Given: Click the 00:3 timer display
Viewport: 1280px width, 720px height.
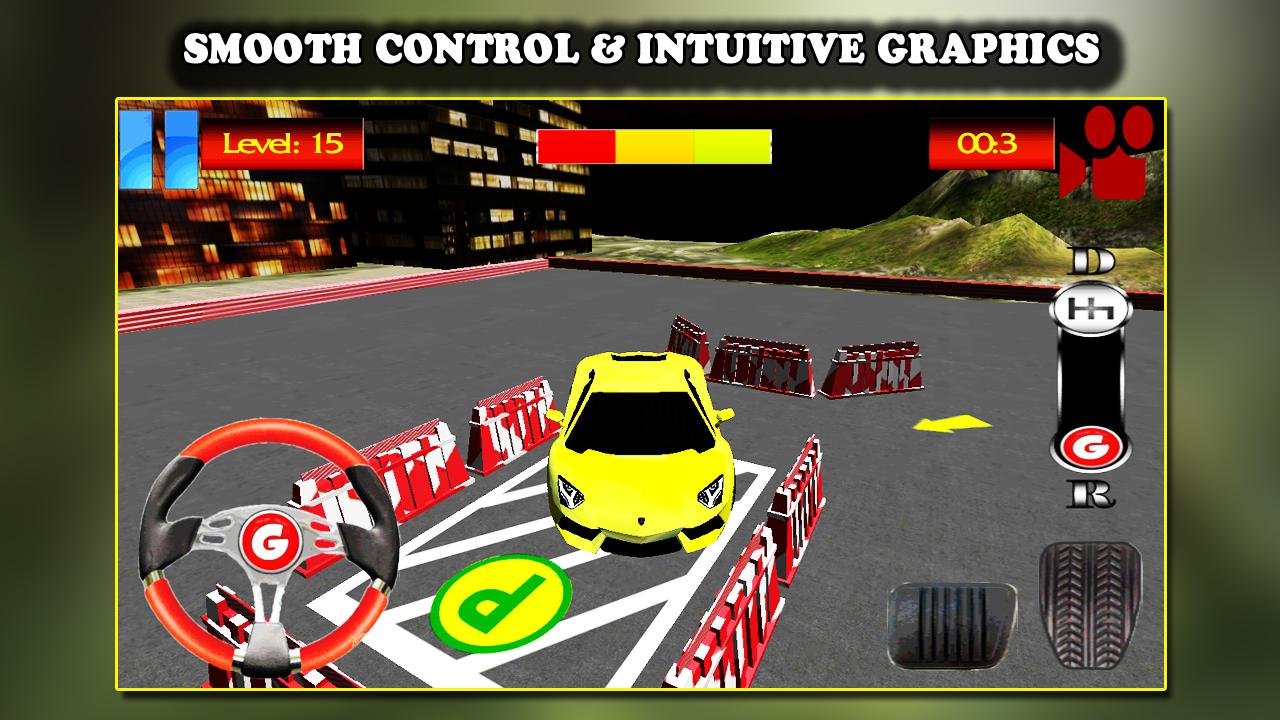Looking at the screenshot, I should [991, 145].
